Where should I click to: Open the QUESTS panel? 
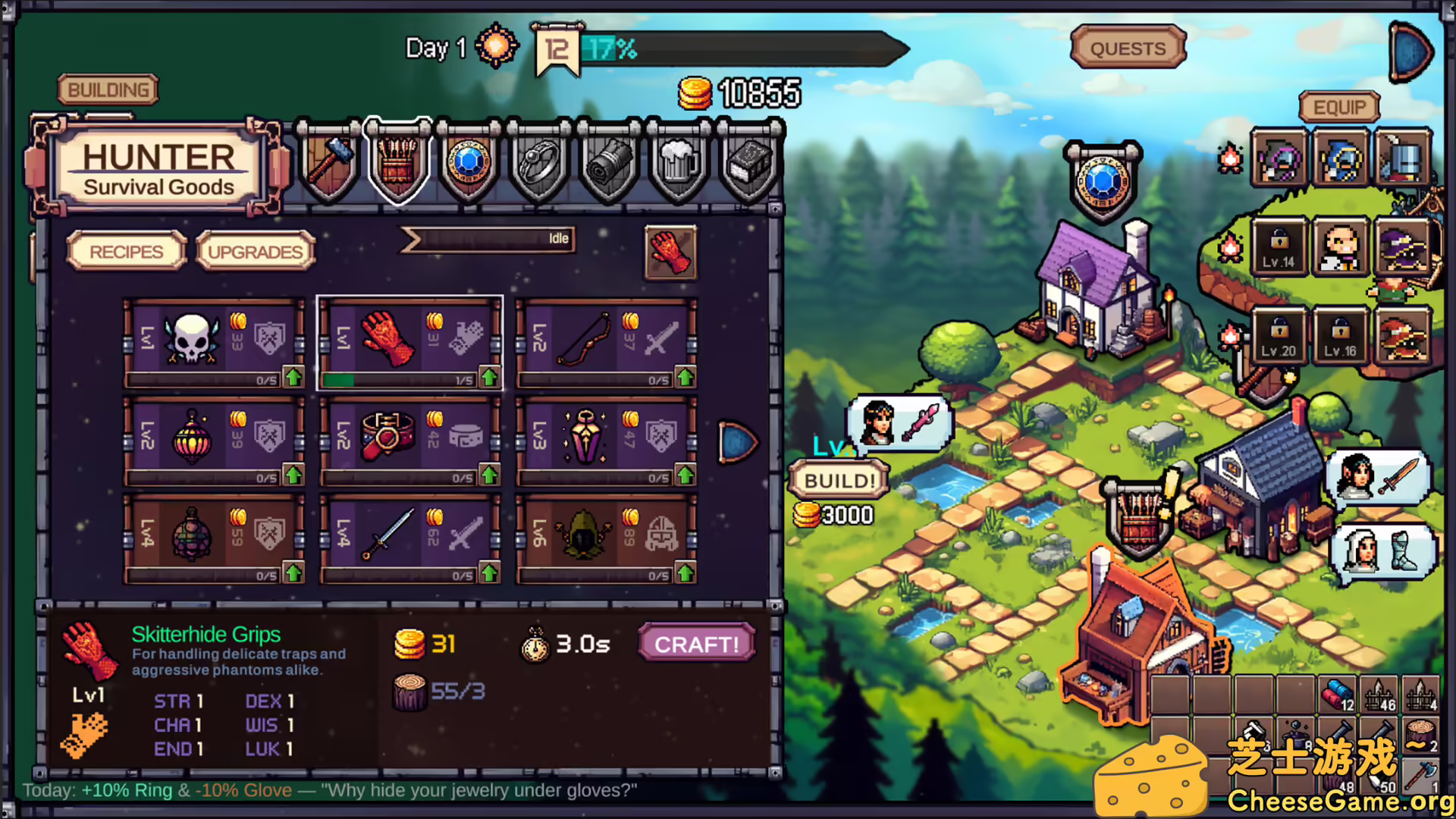[1127, 48]
